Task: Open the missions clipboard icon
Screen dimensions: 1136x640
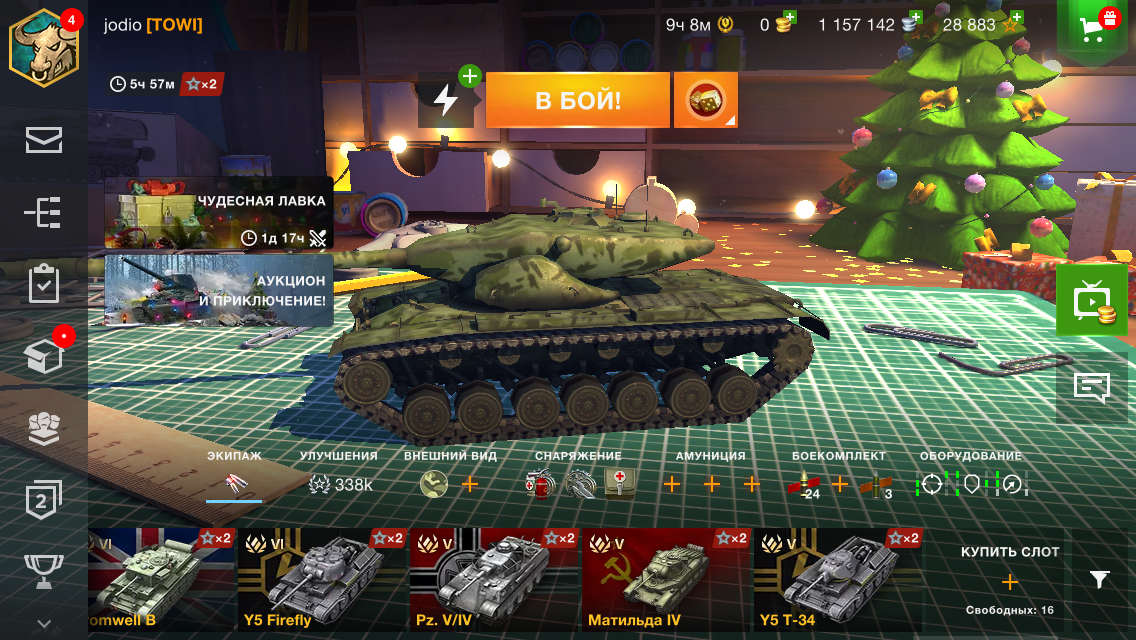Action: (43, 284)
